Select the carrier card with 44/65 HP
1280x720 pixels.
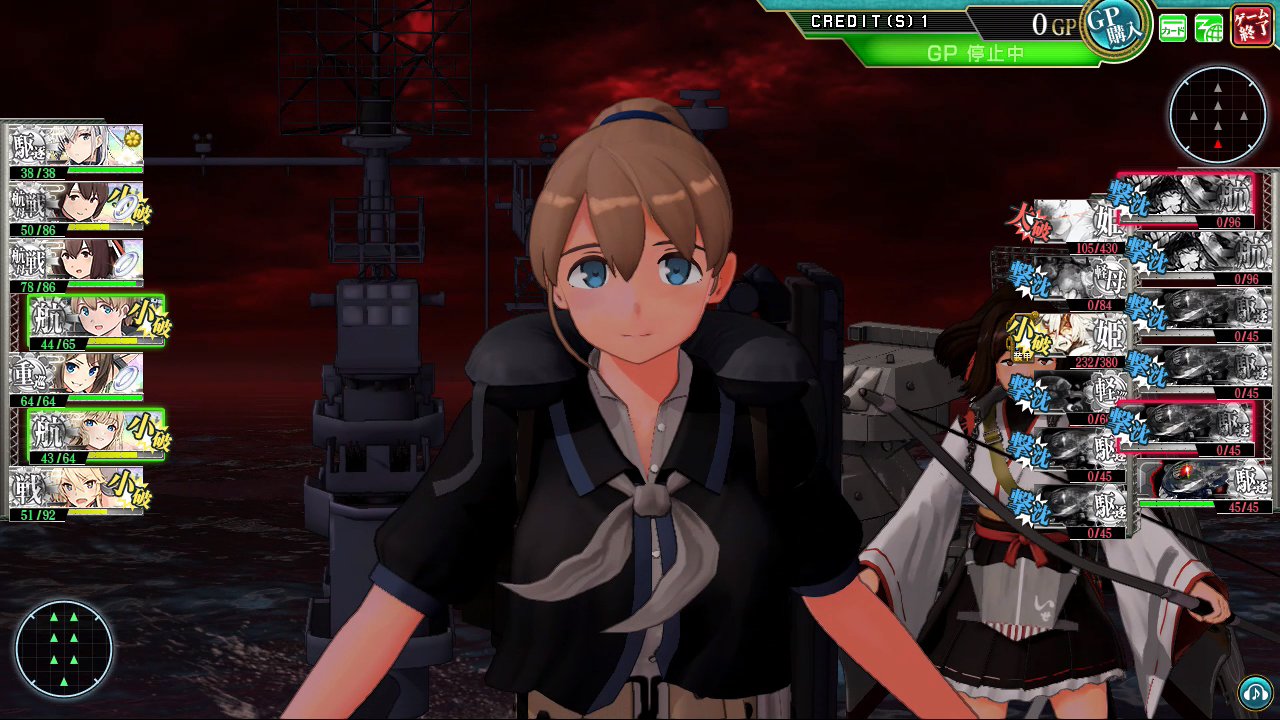[95, 322]
